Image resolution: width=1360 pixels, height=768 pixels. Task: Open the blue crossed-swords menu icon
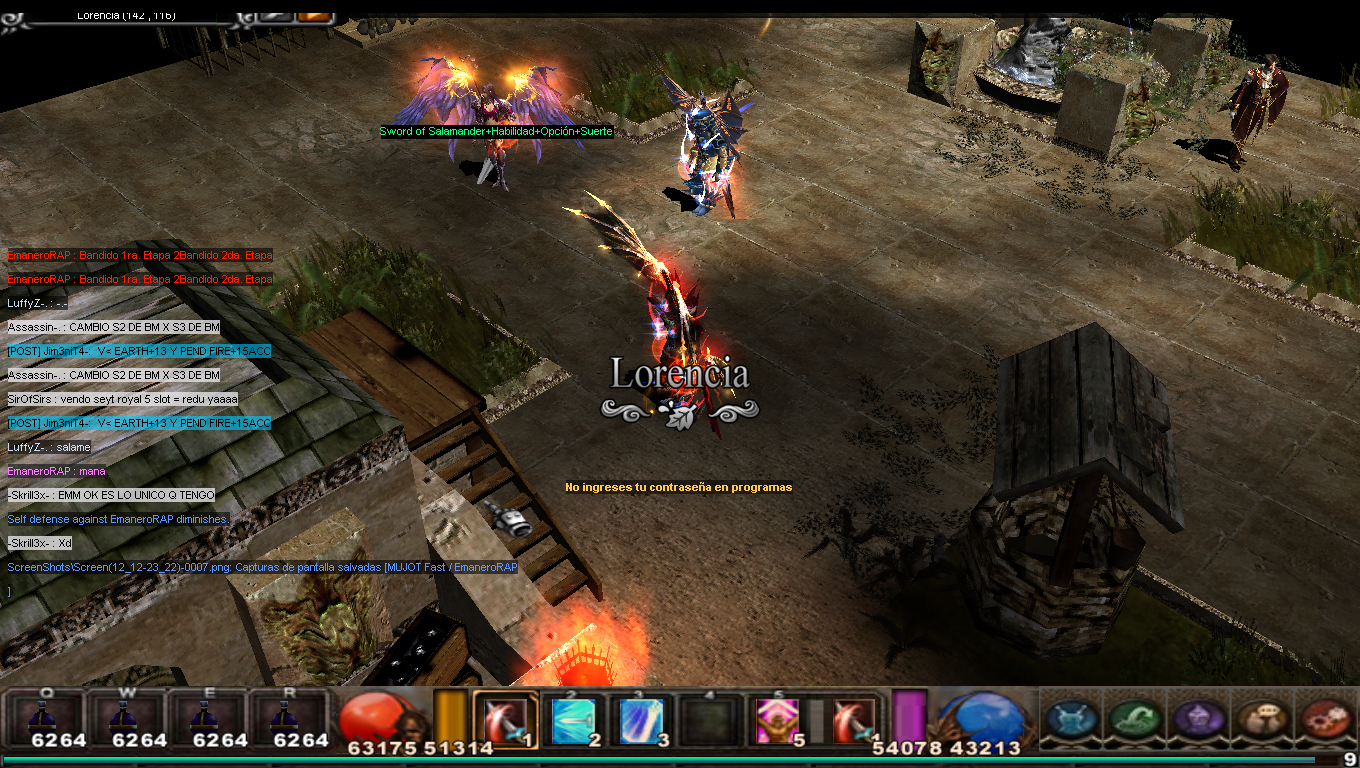point(1071,719)
